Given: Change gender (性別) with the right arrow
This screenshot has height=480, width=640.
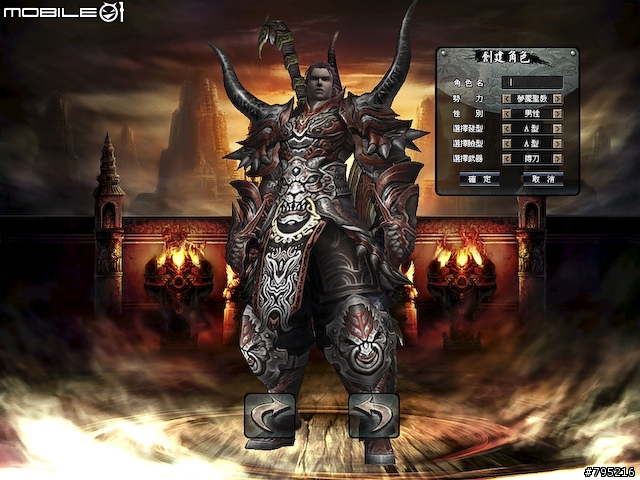Looking at the screenshot, I should [x=557, y=113].
